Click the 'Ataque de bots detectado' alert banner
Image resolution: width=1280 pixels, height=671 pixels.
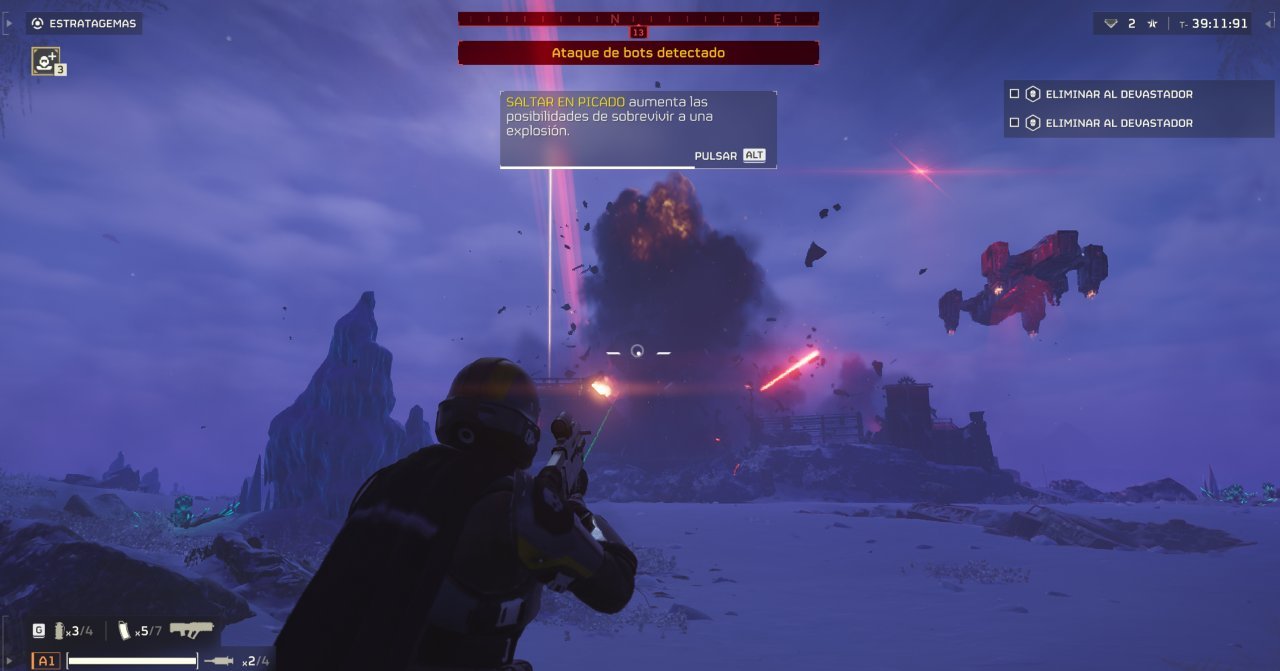click(638, 52)
